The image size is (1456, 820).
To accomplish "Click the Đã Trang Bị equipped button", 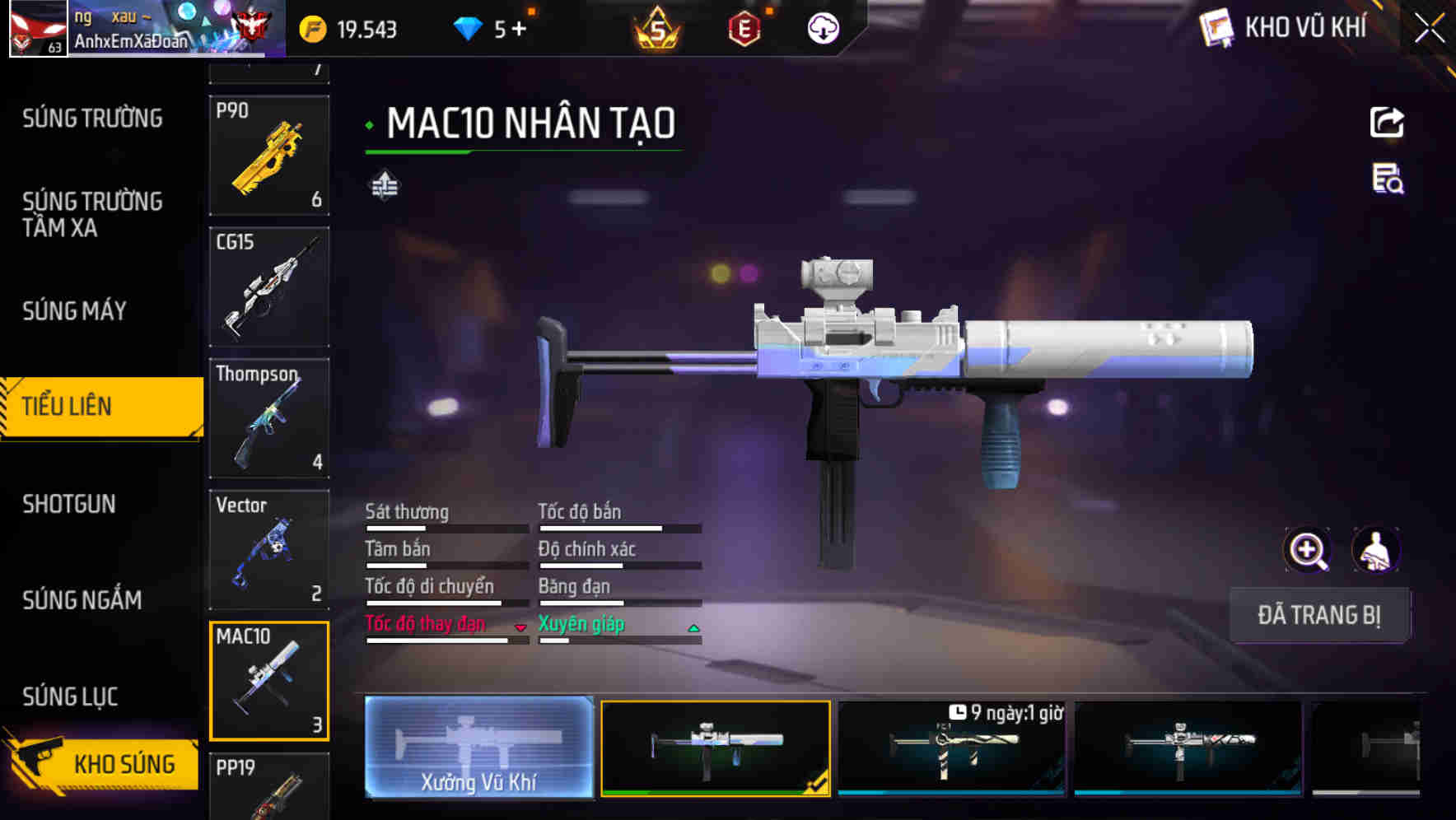I will point(1318,615).
